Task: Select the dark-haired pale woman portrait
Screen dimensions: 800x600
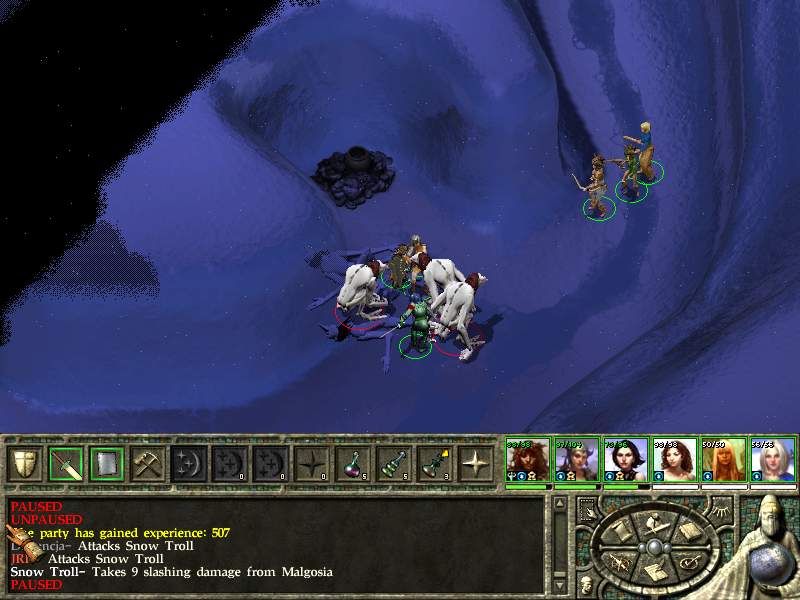Action: click(625, 460)
